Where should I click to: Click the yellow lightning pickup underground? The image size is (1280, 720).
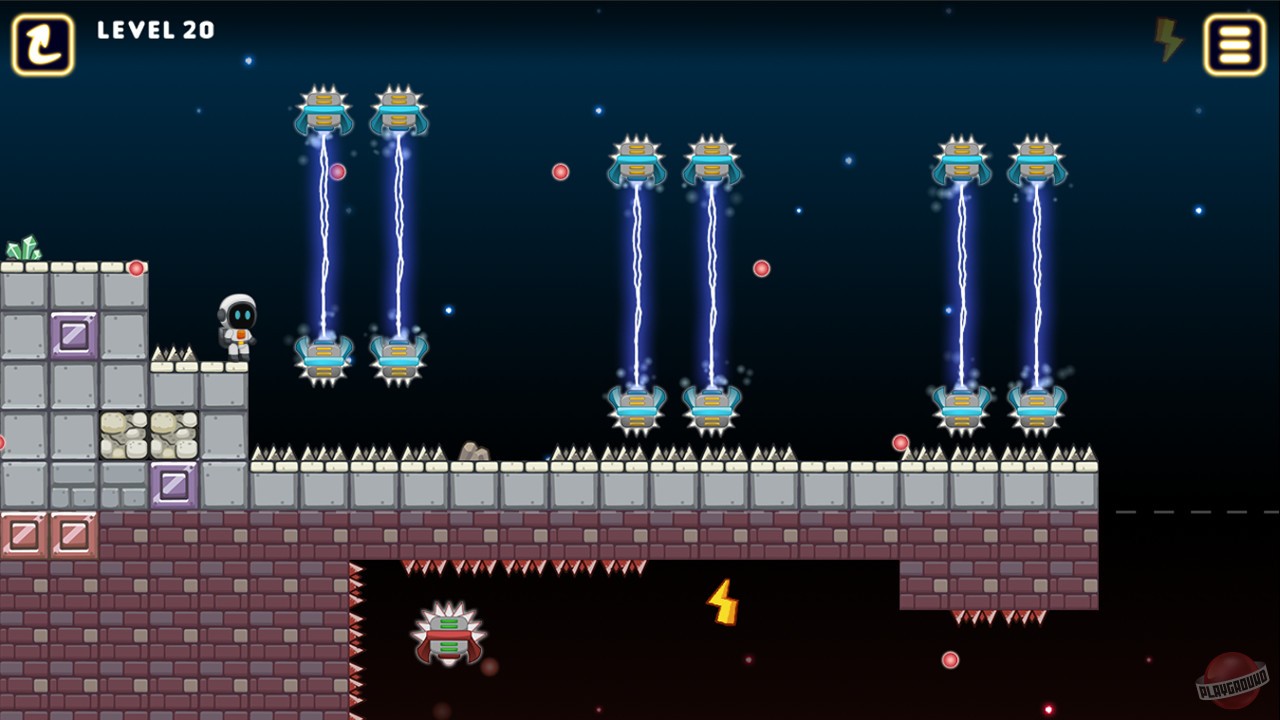click(x=721, y=600)
